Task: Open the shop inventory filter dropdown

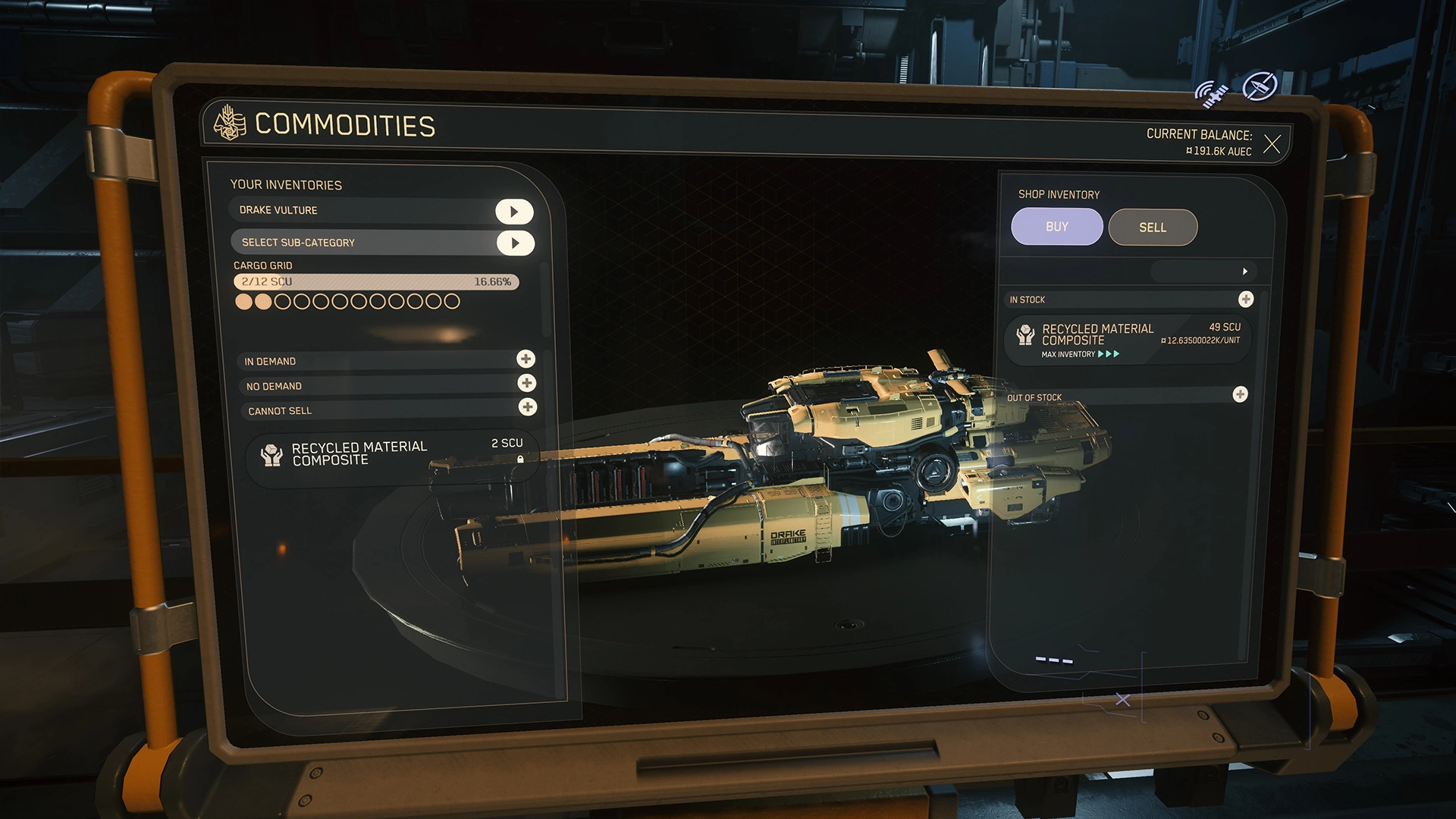Action: (1244, 271)
